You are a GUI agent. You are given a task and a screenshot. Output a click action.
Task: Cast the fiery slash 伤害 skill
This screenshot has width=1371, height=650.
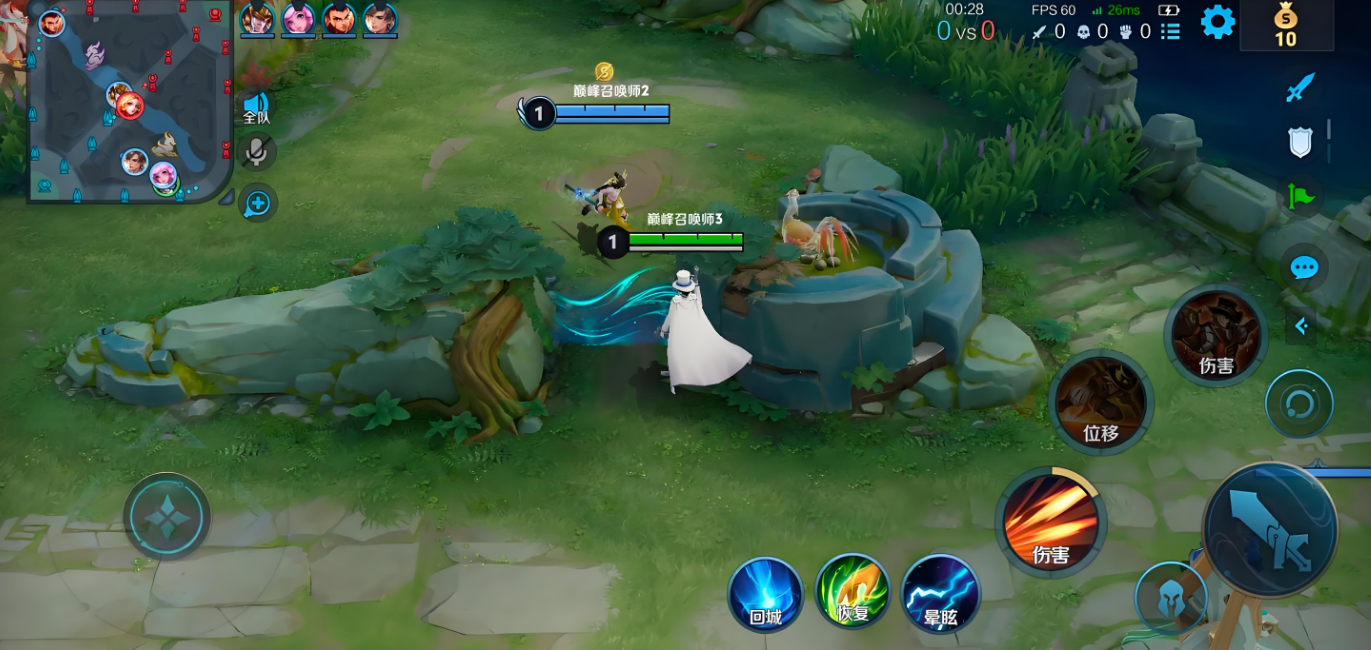1050,522
